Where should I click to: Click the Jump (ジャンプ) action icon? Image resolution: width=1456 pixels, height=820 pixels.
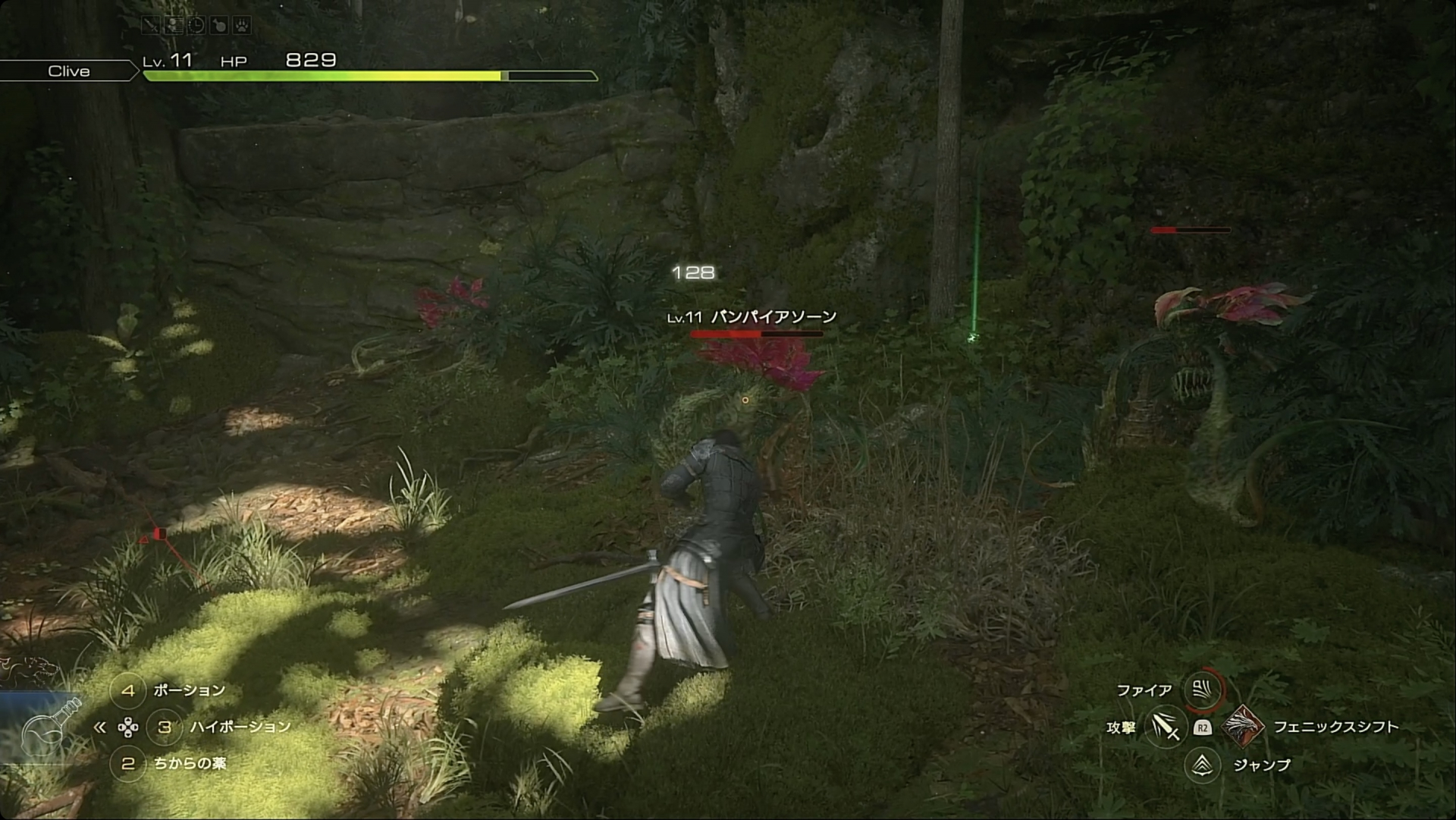coord(1202,765)
